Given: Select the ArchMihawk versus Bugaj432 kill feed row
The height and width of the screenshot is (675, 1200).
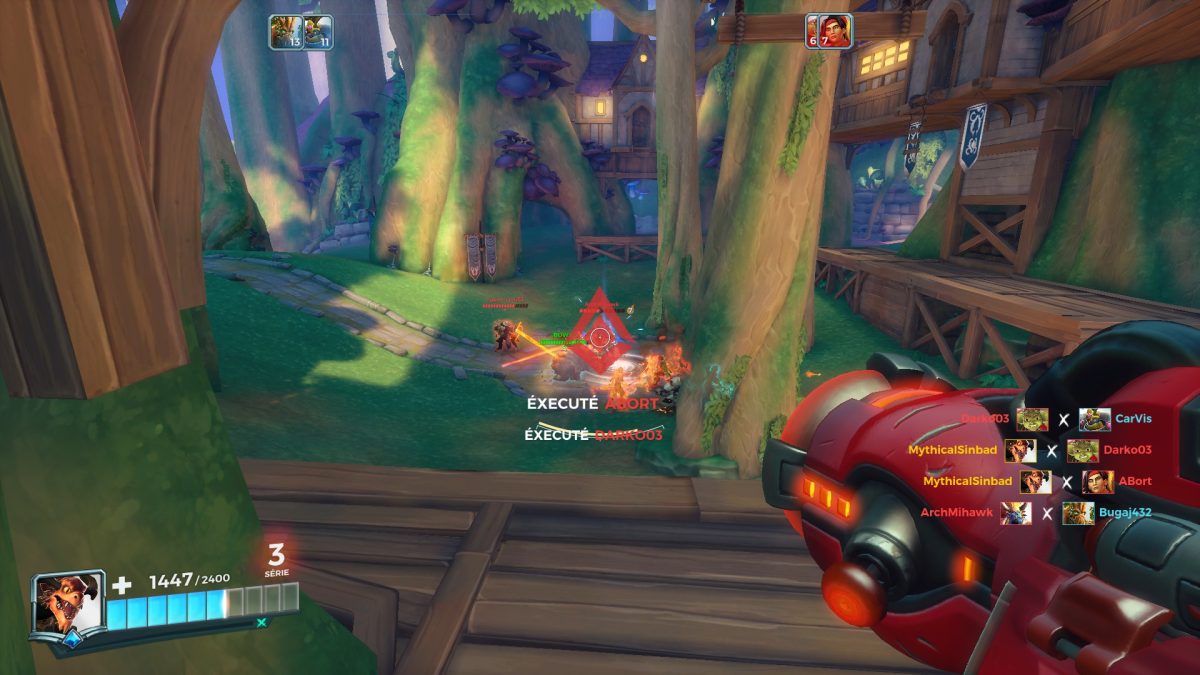Looking at the screenshot, I should pos(1046,513).
